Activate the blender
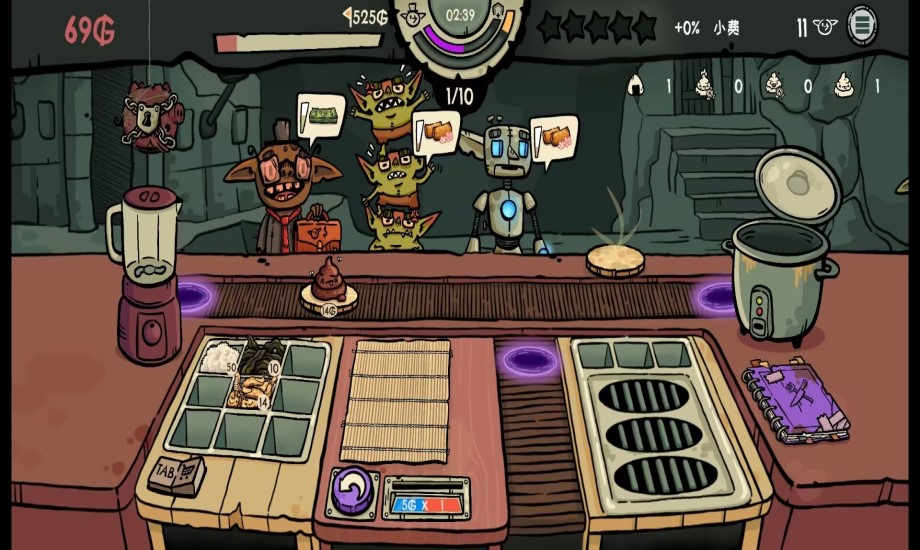 pyautogui.click(x=146, y=275)
